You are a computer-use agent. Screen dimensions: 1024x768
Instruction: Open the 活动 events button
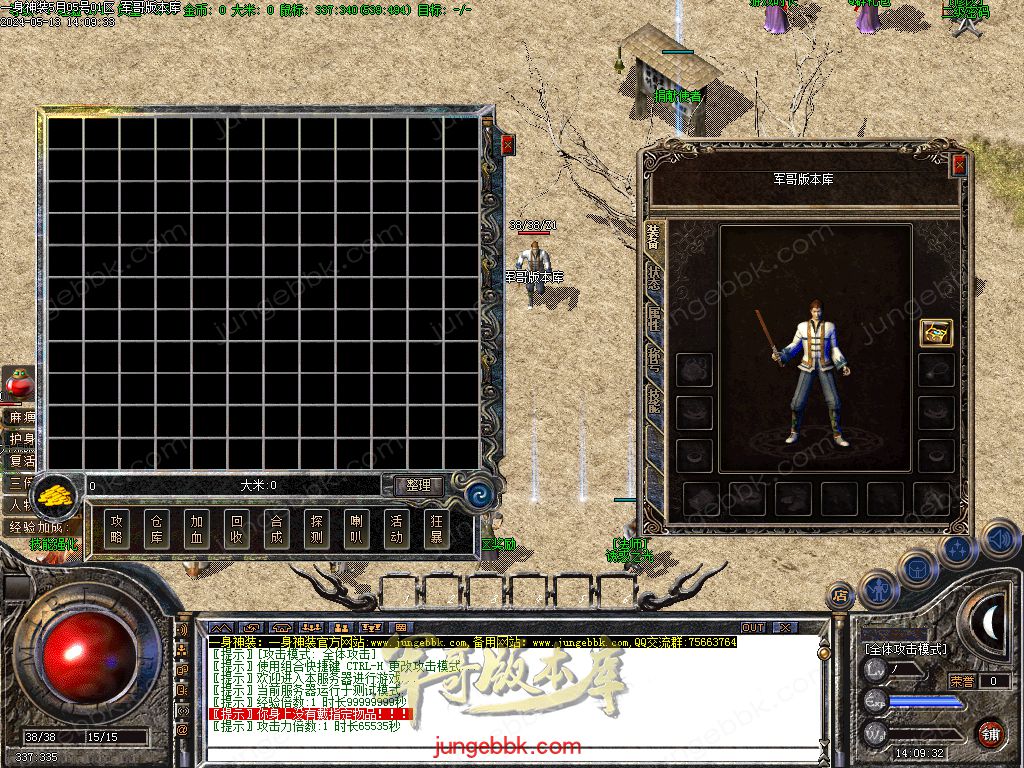397,529
